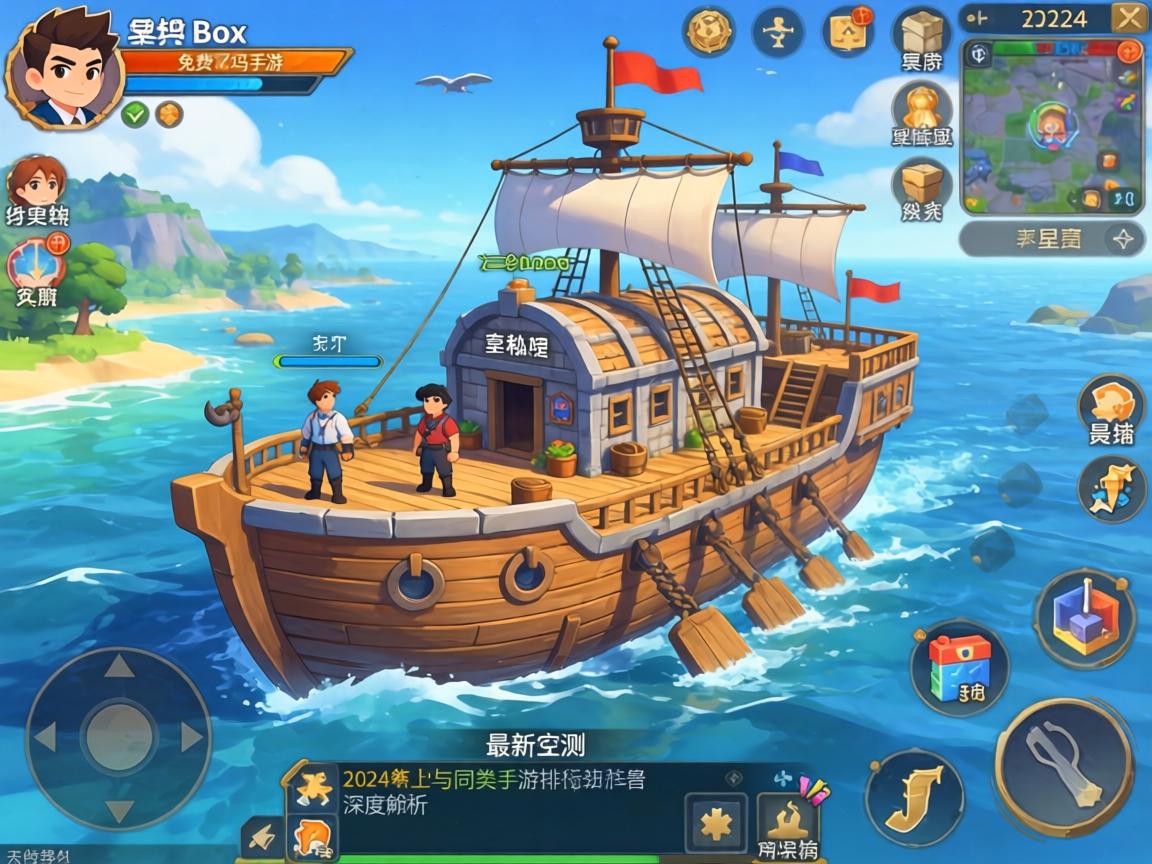
Task: Open the anchor icon with plus badge
Action: (36, 262)
